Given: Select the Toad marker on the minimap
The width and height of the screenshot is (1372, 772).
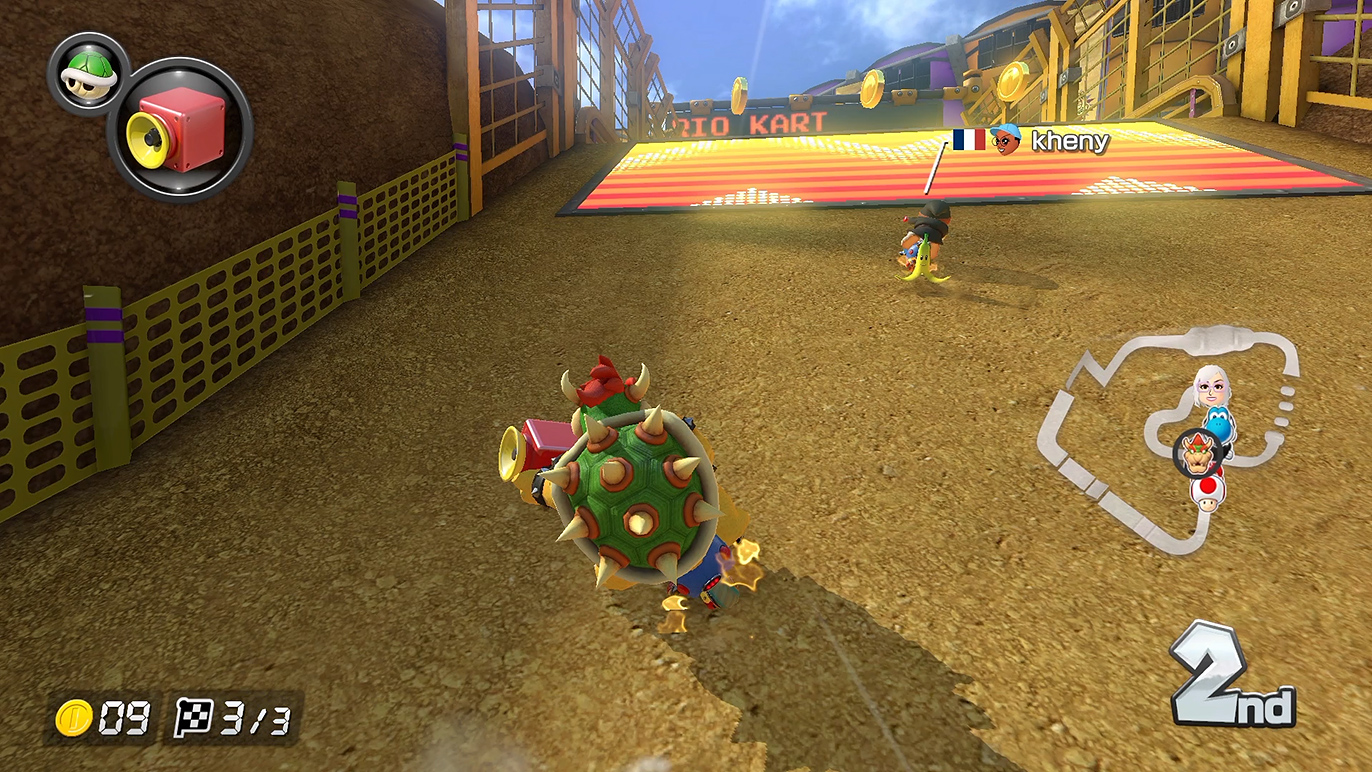Looking at the screenshot, I should coord(1209,493).
